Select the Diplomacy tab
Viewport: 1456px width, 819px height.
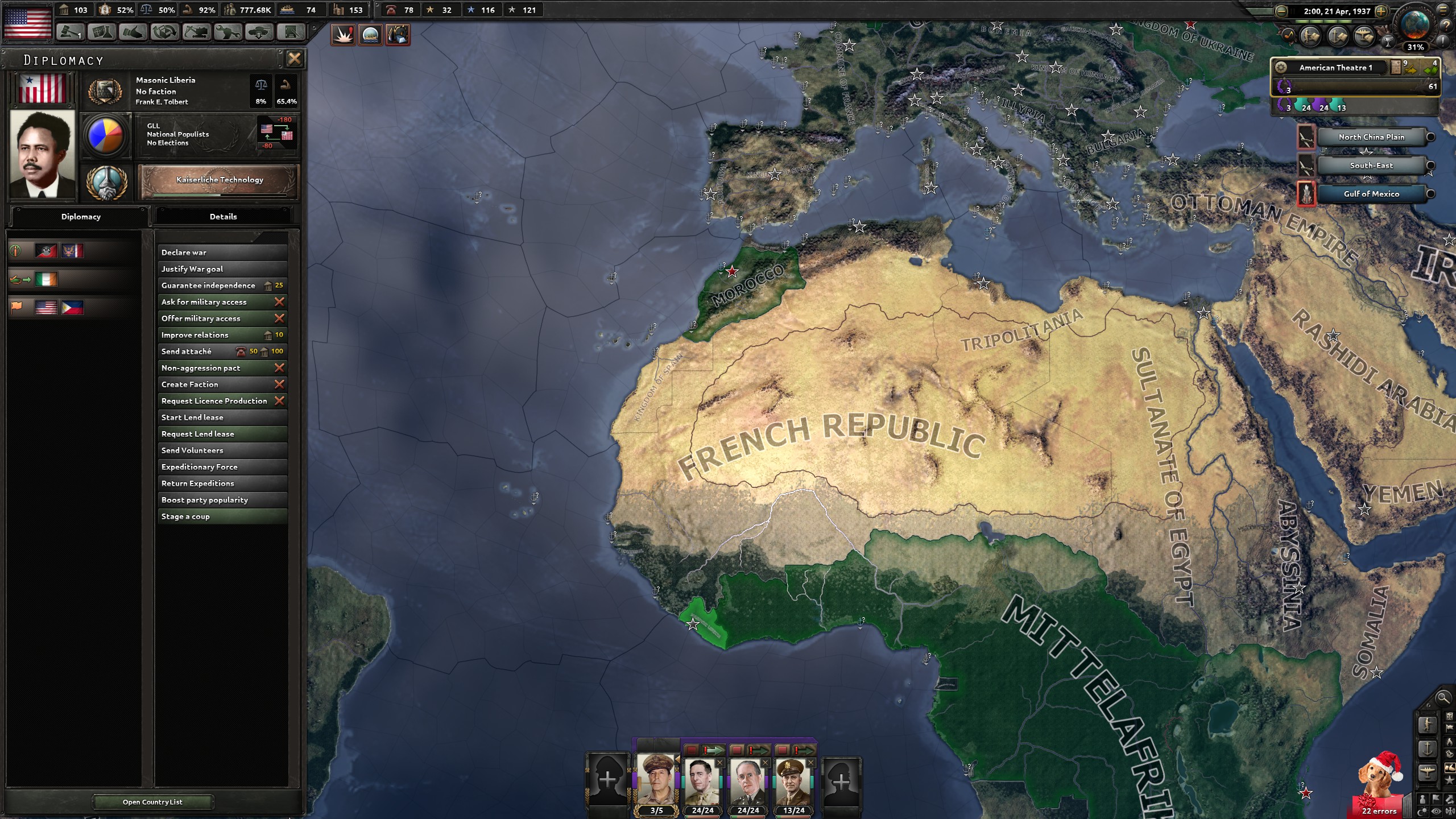(x=80, y=216)
